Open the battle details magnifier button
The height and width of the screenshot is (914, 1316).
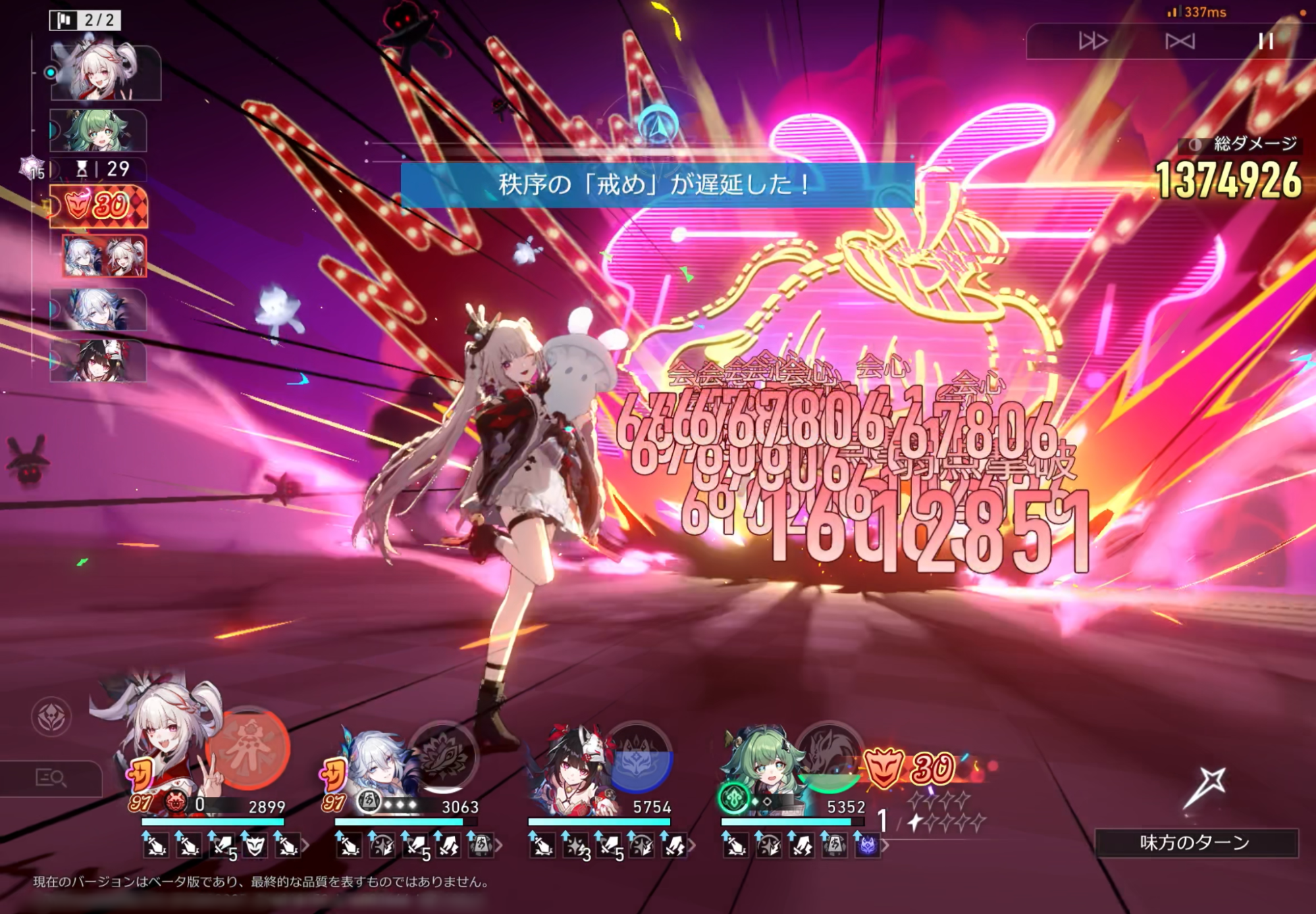pyautogui.click(x=51, y=778)
